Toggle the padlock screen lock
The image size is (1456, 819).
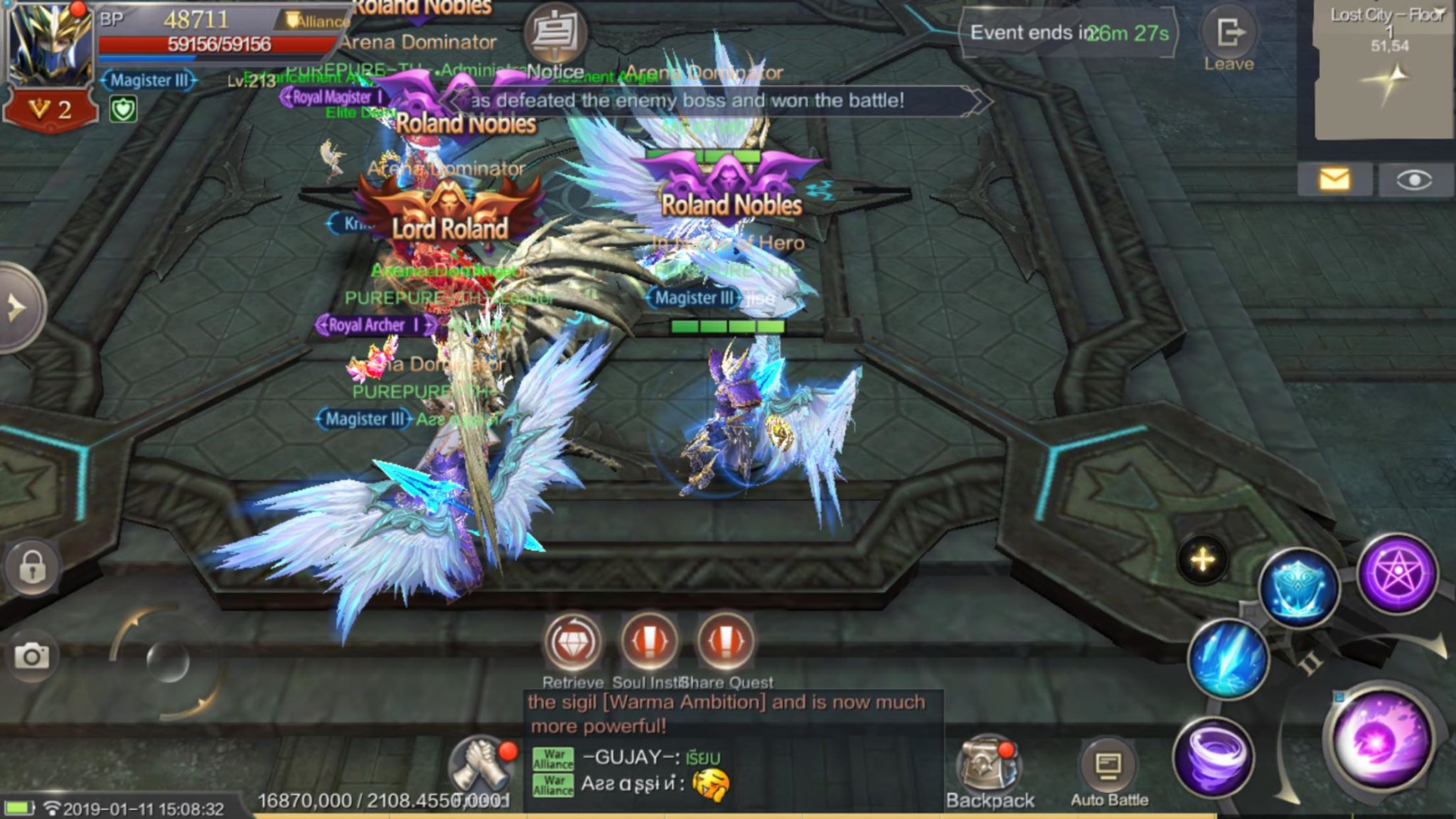[x=32, y=567]
